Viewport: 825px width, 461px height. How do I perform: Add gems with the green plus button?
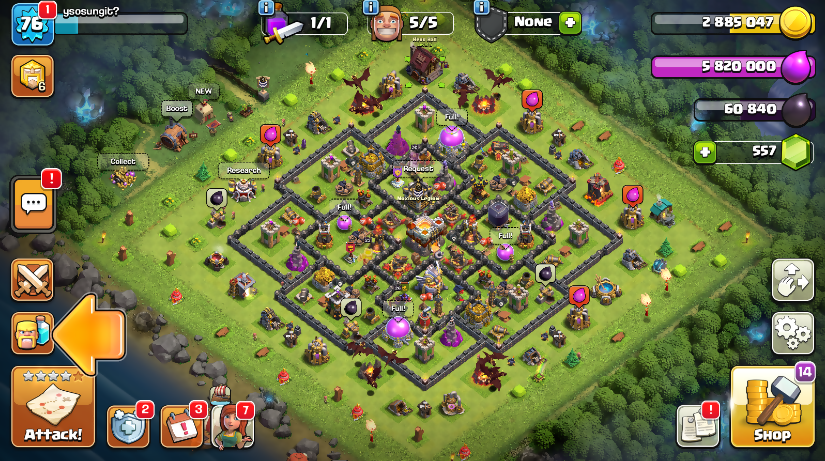(706, 152)
